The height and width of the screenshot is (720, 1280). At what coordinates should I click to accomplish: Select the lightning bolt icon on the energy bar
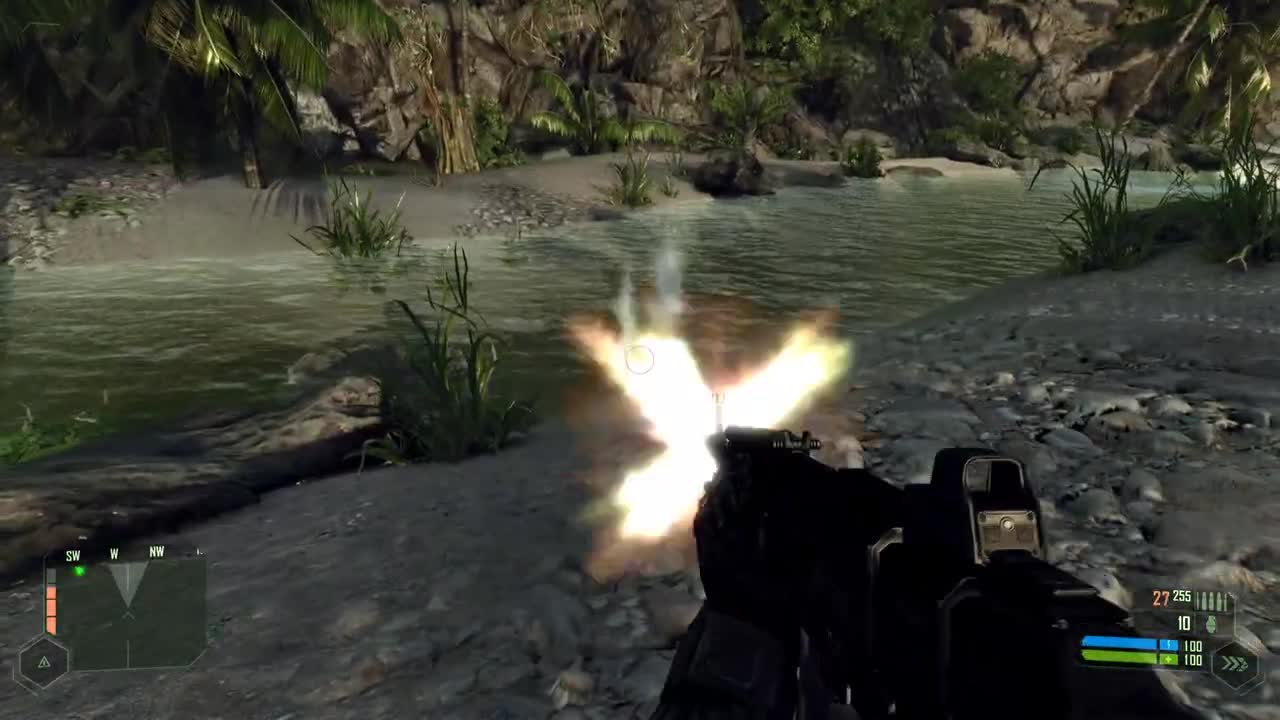click(x=1169, y=645)
